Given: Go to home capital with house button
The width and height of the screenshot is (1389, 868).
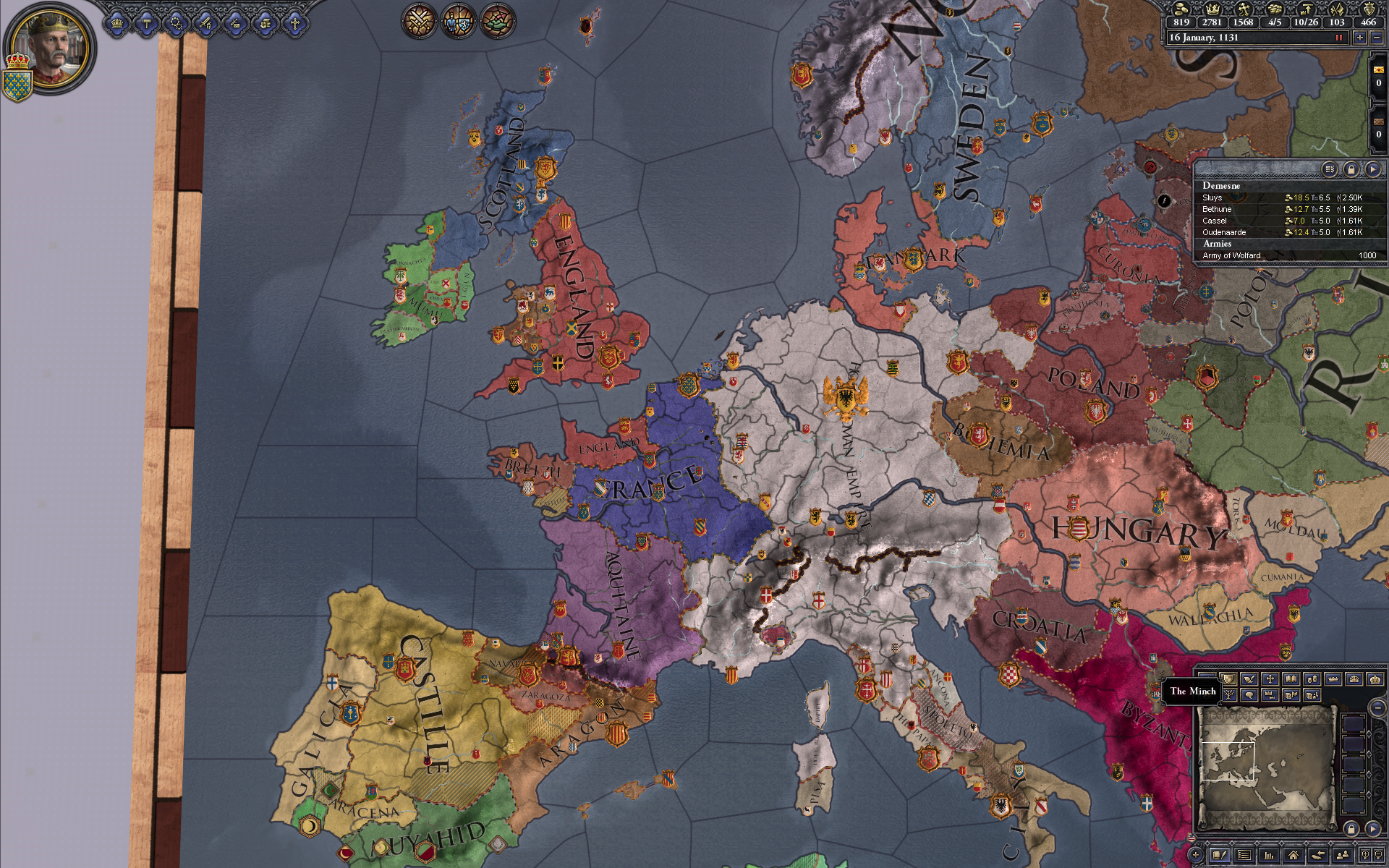Looking at the screenshot, I should tap(1293, 856).
